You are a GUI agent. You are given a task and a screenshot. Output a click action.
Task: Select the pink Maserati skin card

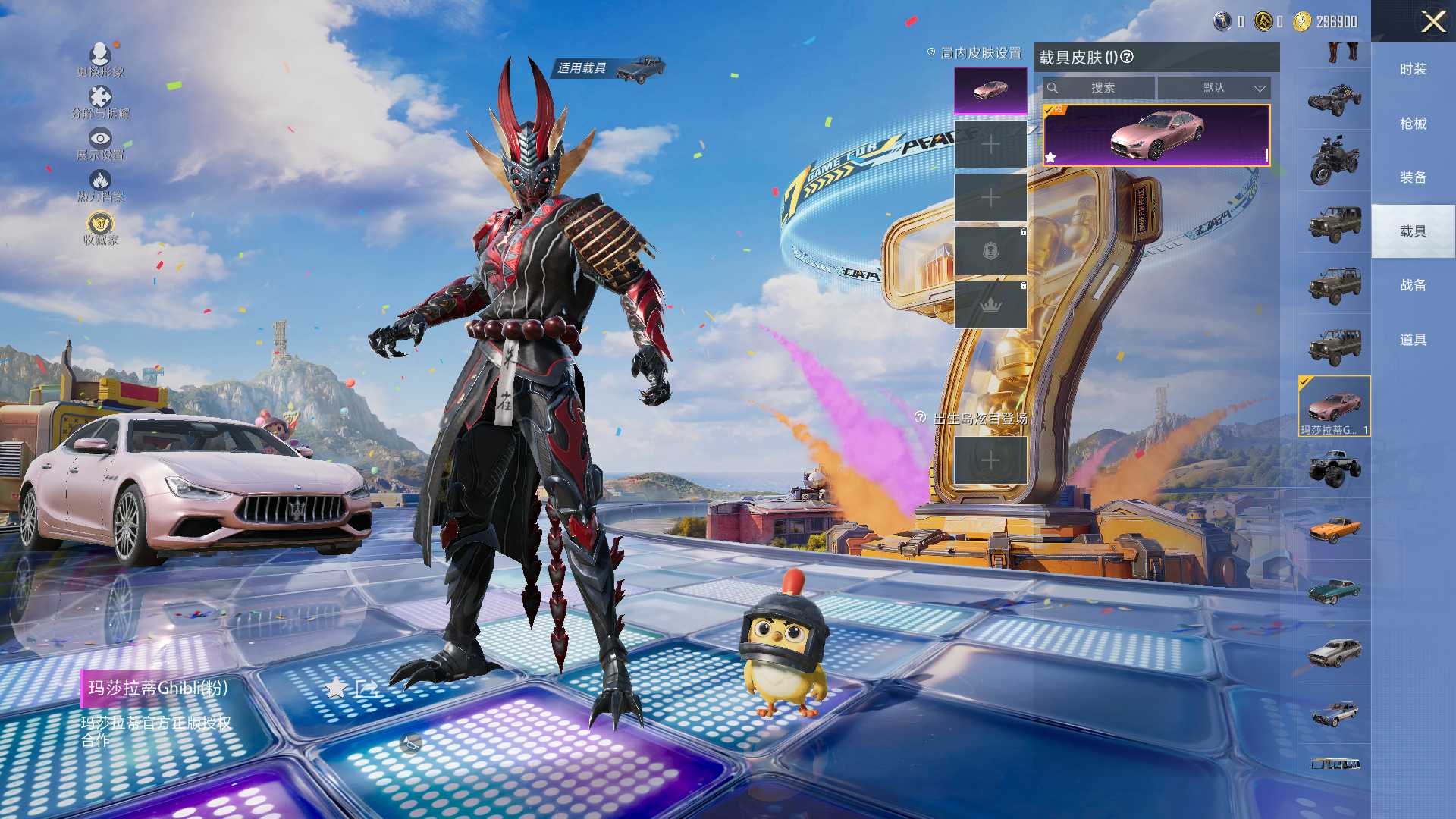click(1156, 135)
